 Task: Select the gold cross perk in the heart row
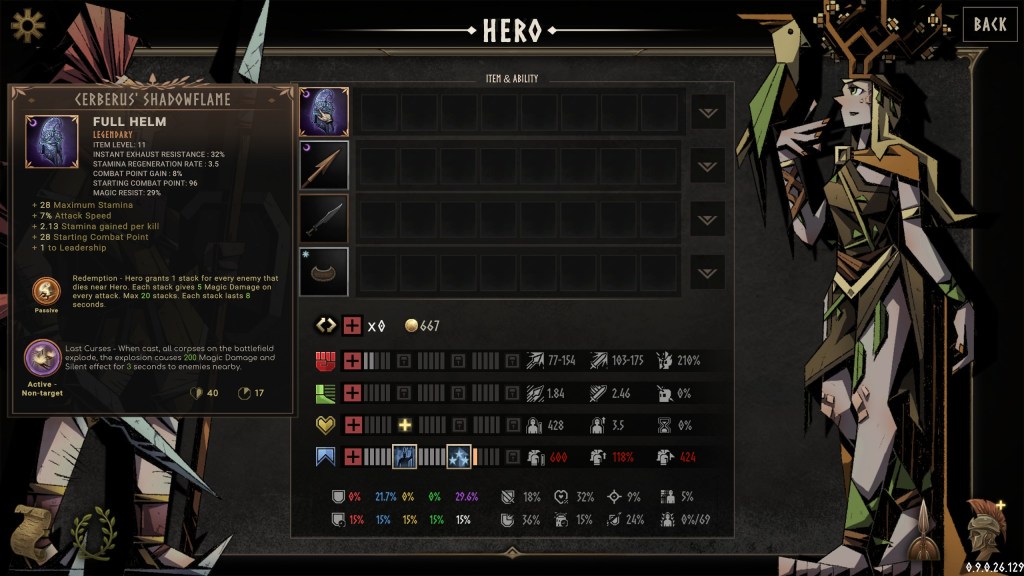coord(406,424)
